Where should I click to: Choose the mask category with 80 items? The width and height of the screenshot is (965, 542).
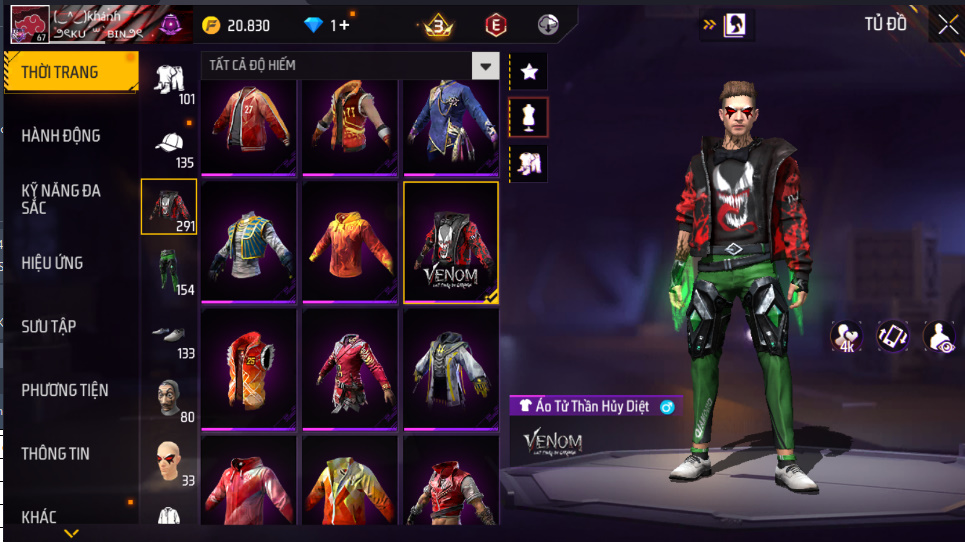tap(169, 399)
